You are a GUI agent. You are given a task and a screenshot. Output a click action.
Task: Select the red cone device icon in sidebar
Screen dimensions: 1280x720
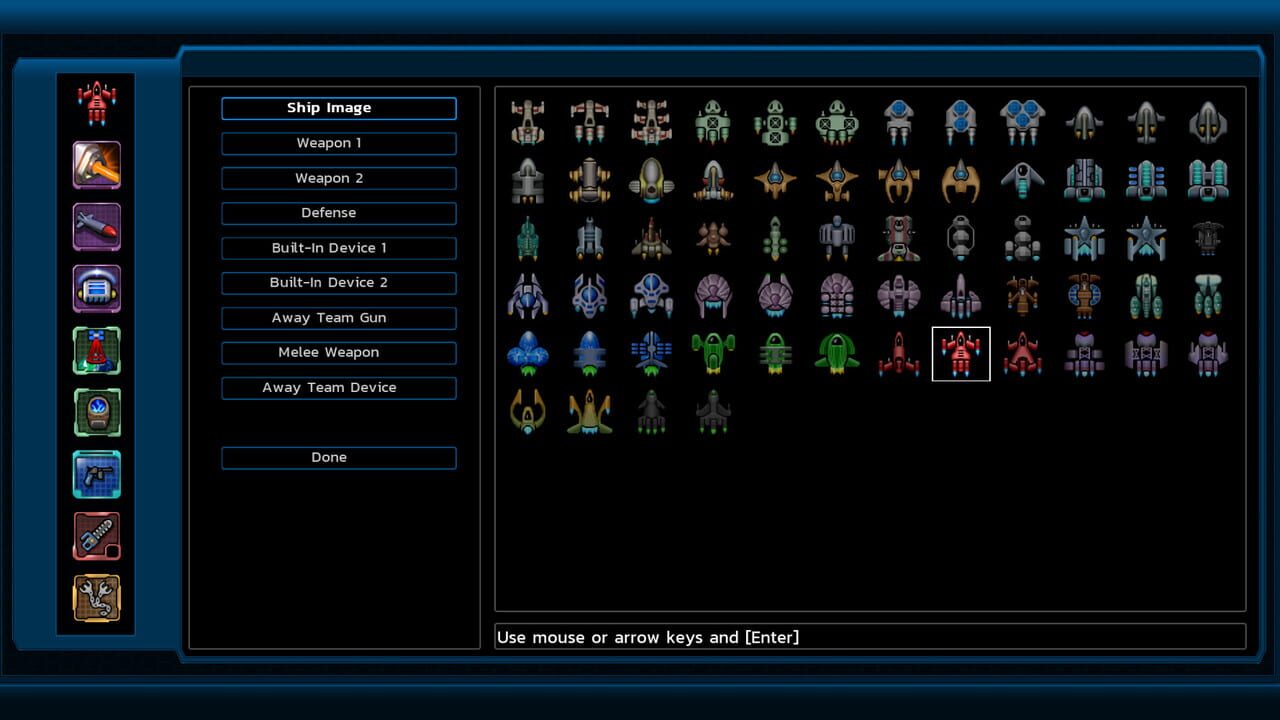coord(96,351)
